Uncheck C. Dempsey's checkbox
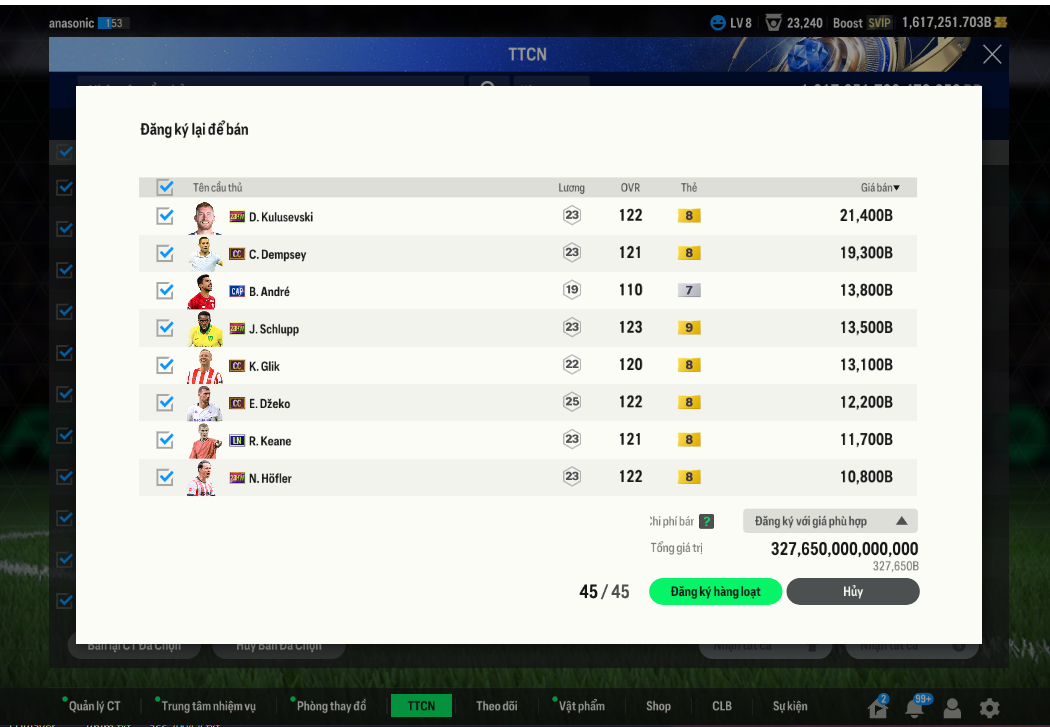 point(165,254)
